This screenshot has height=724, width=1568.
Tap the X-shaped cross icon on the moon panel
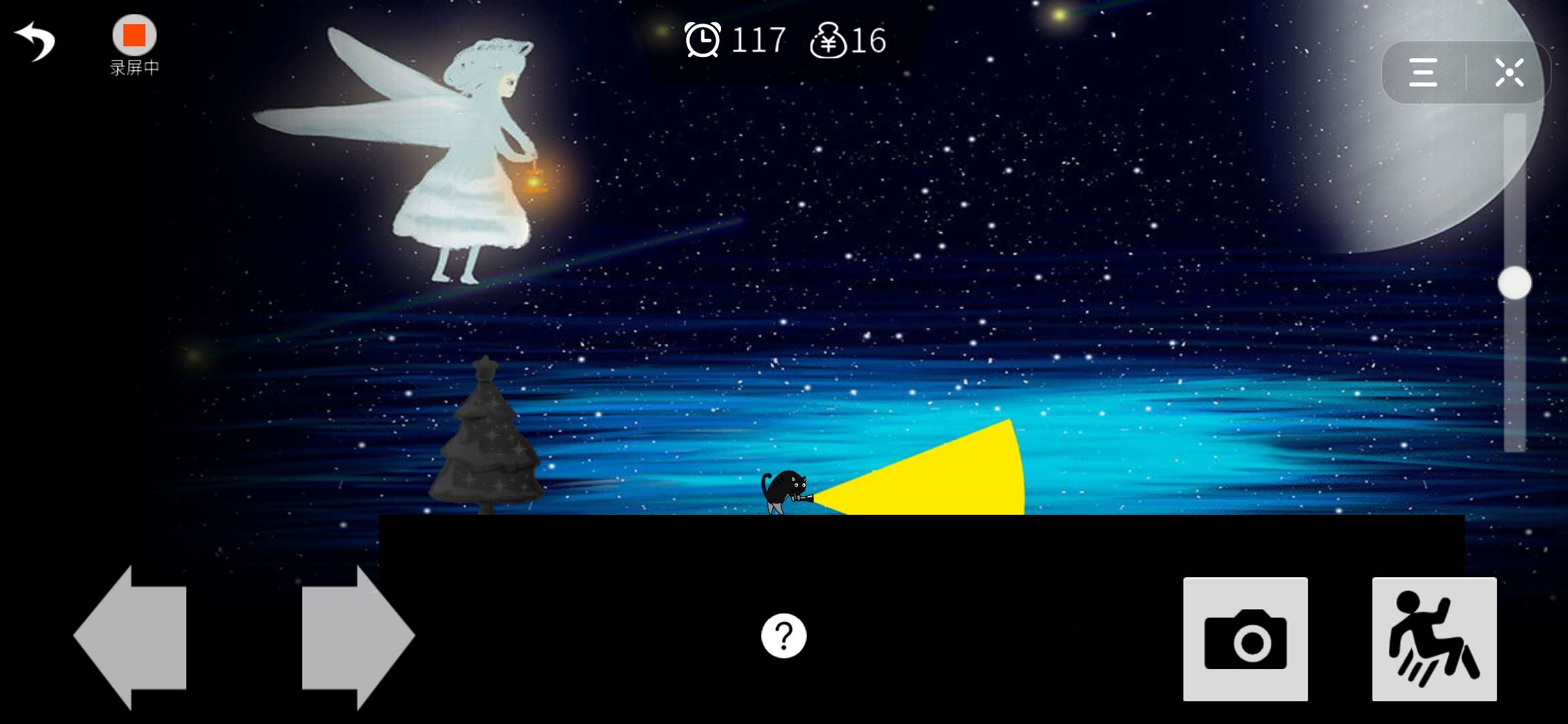click(x=1510, y=72)
